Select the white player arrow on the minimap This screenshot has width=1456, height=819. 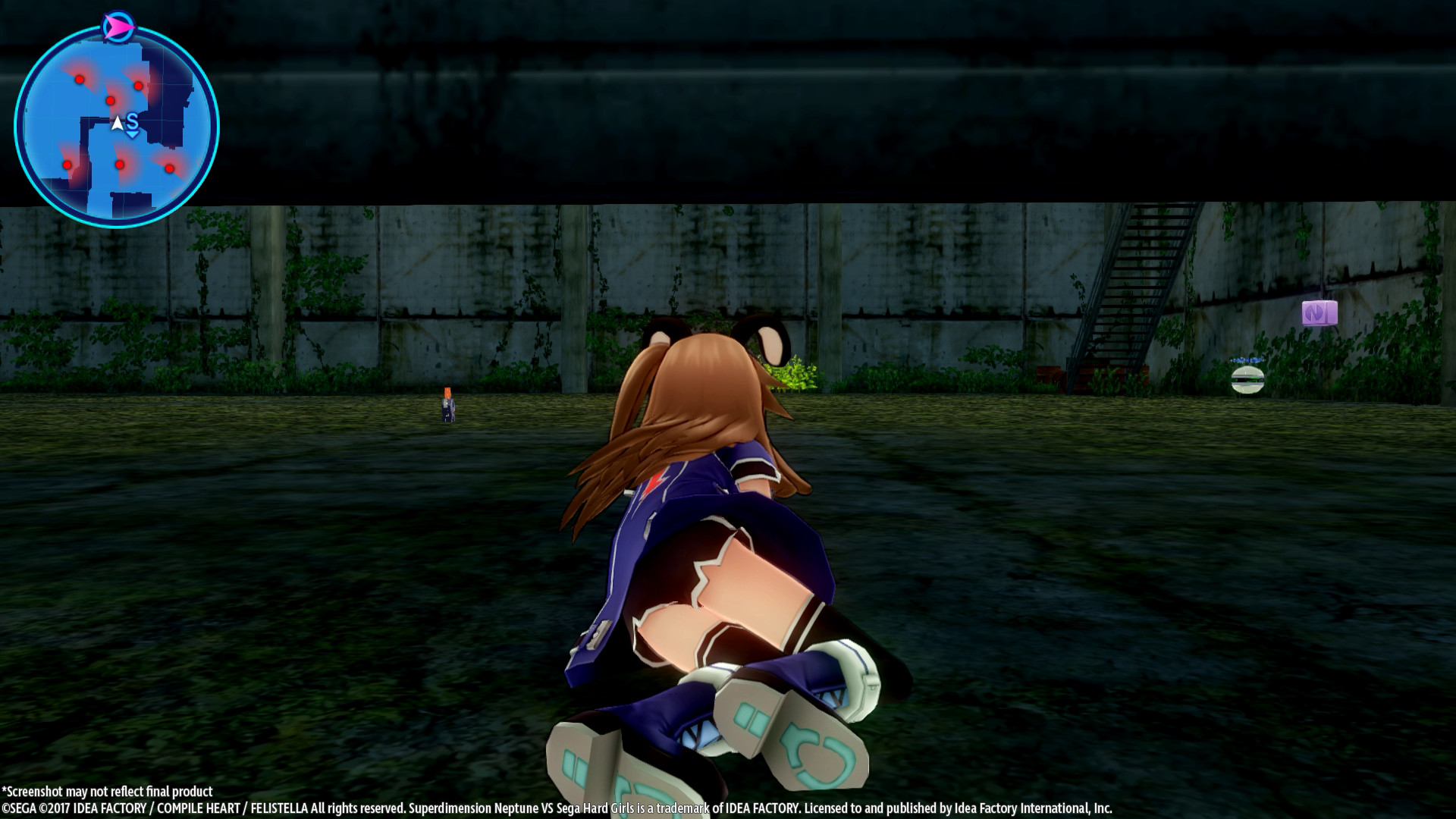(117, 122)
